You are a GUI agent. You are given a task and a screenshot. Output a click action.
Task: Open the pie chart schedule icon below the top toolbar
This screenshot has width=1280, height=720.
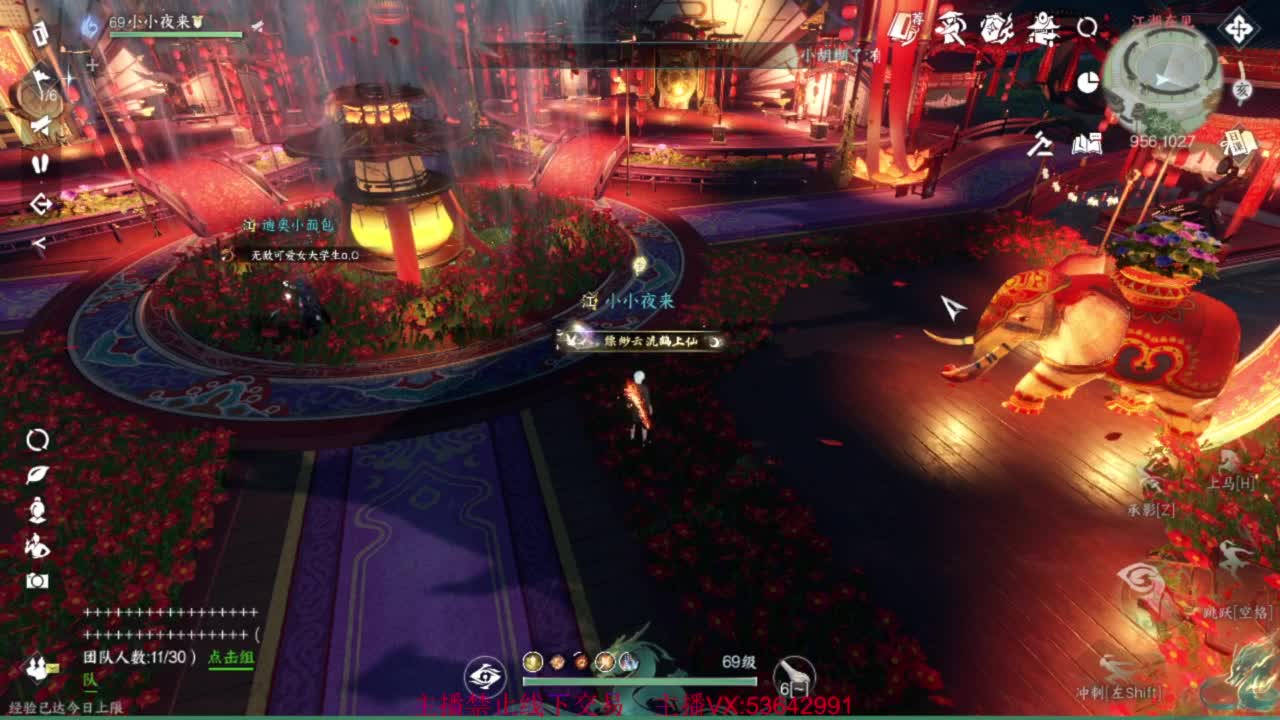(1088, 84)
